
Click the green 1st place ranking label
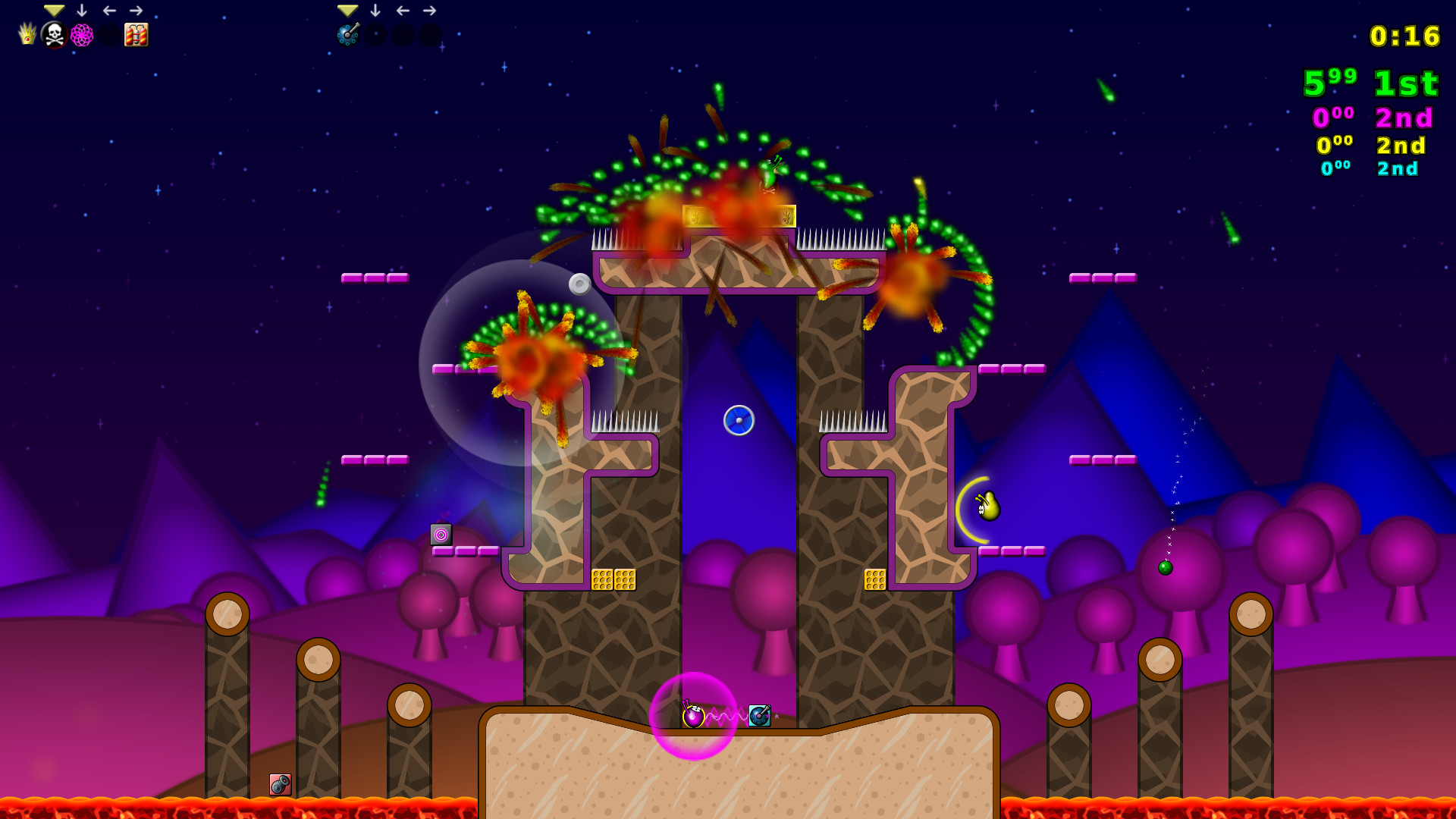tap(1405, 85)
